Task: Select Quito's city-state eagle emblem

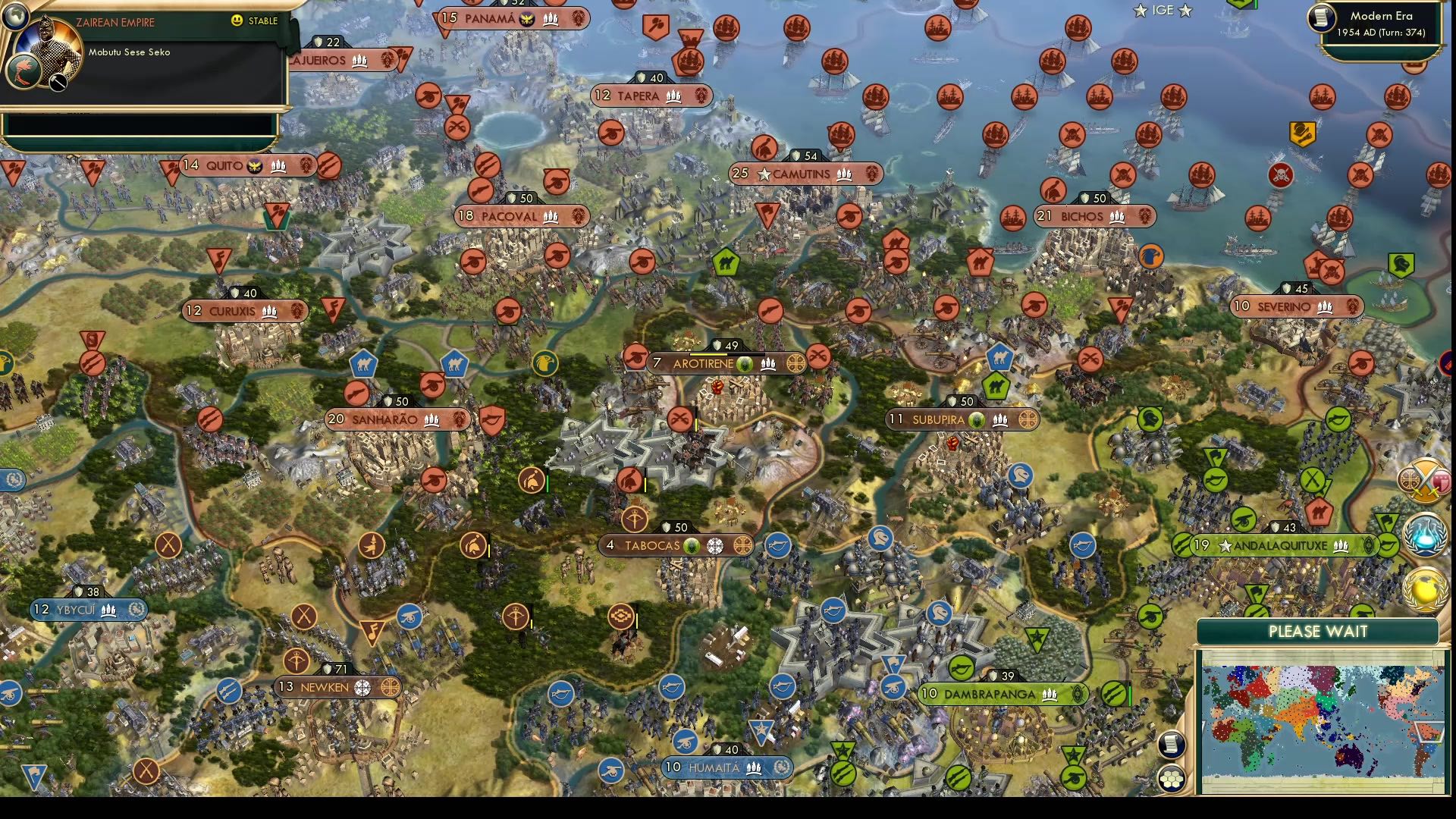Action: pyautogui.click(x=254, y=165)
